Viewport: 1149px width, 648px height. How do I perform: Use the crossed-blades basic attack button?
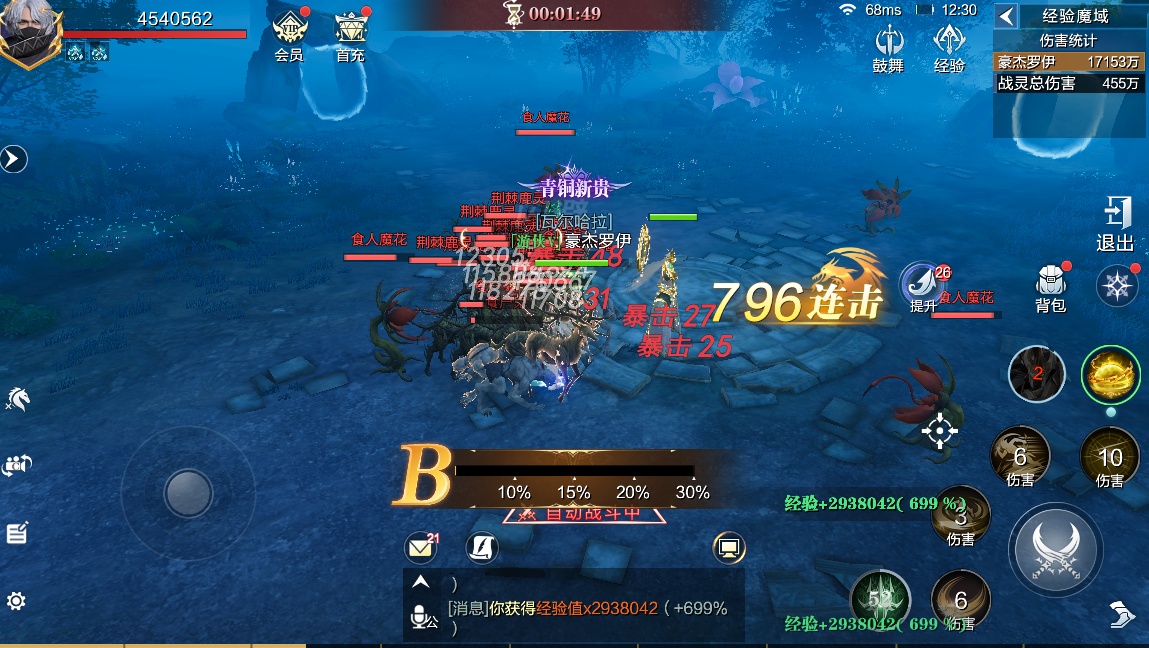pos(1055,549)
